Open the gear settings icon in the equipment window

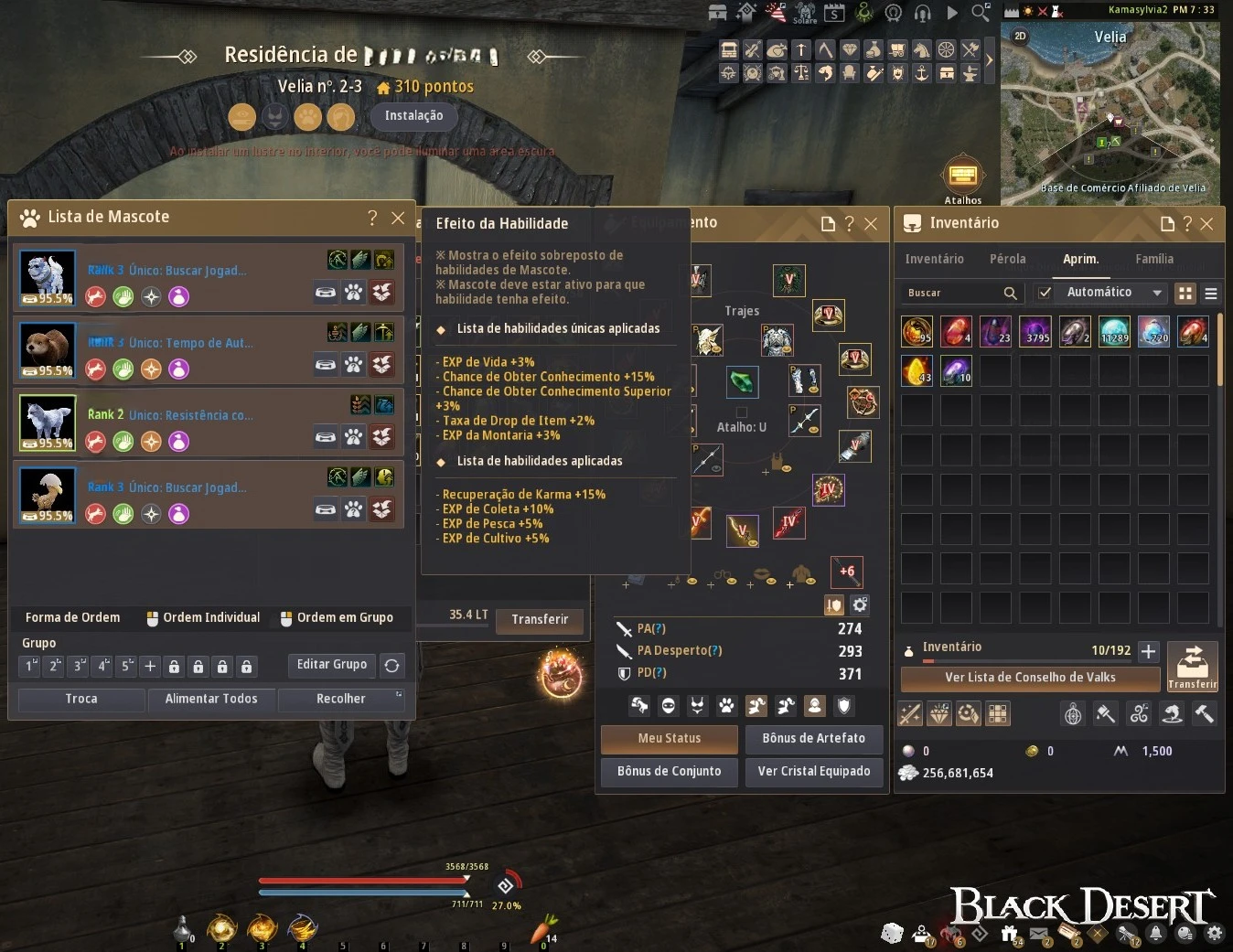point(858,604)
